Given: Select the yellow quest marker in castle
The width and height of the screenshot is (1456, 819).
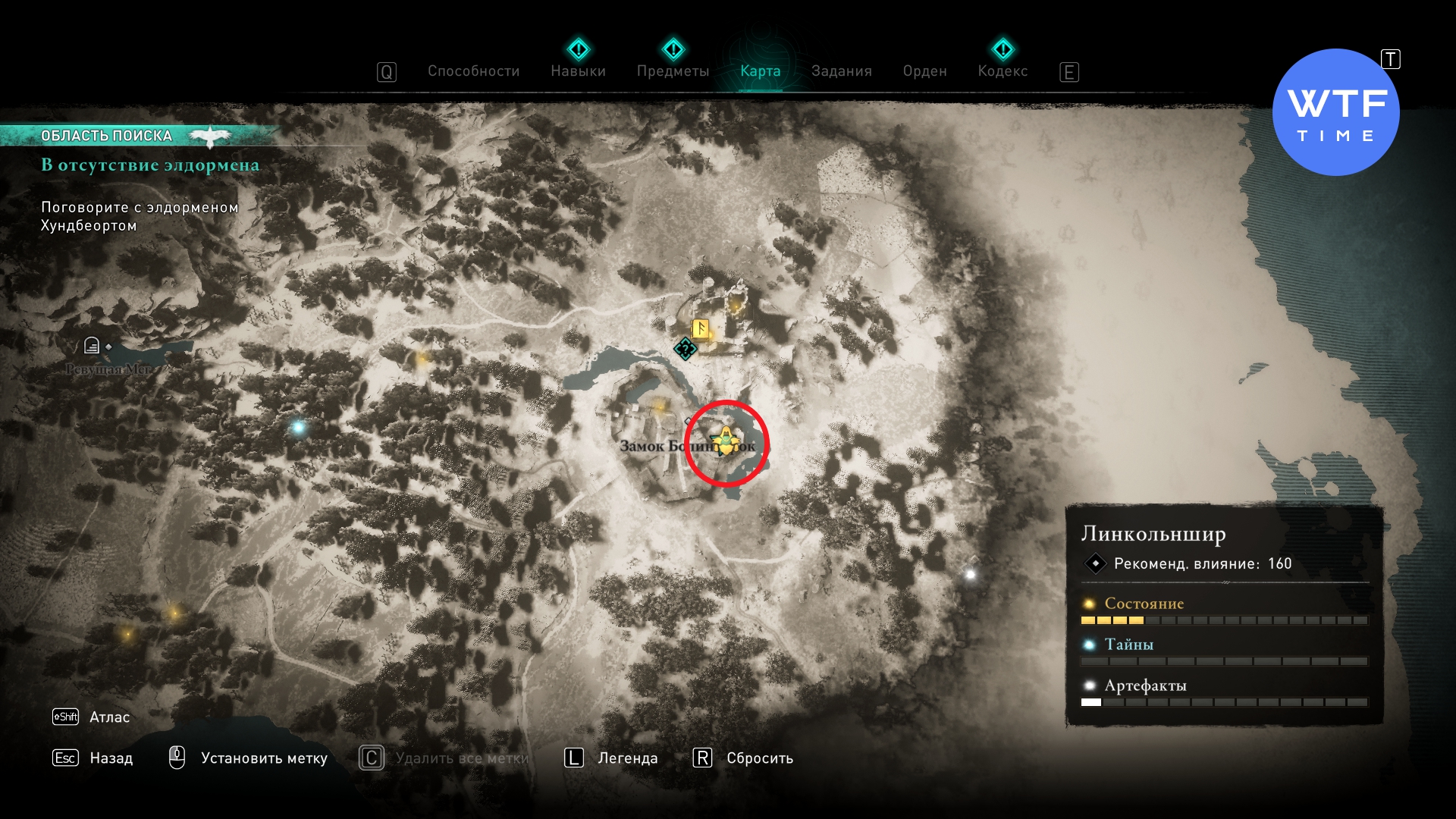Looking at the screenshot, I should 726,440.
